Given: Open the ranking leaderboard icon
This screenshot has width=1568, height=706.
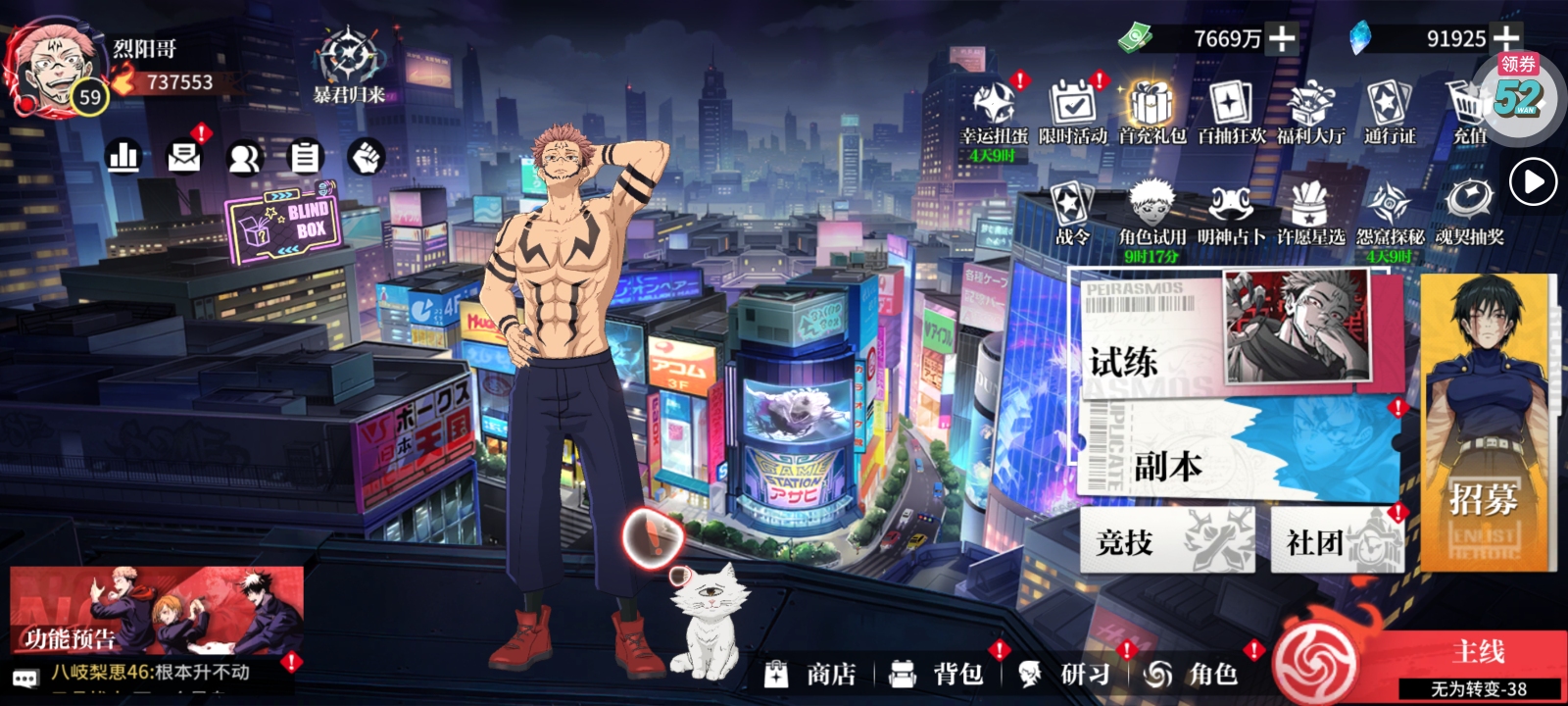Looking at the screenshot, I should click(123, 157).
